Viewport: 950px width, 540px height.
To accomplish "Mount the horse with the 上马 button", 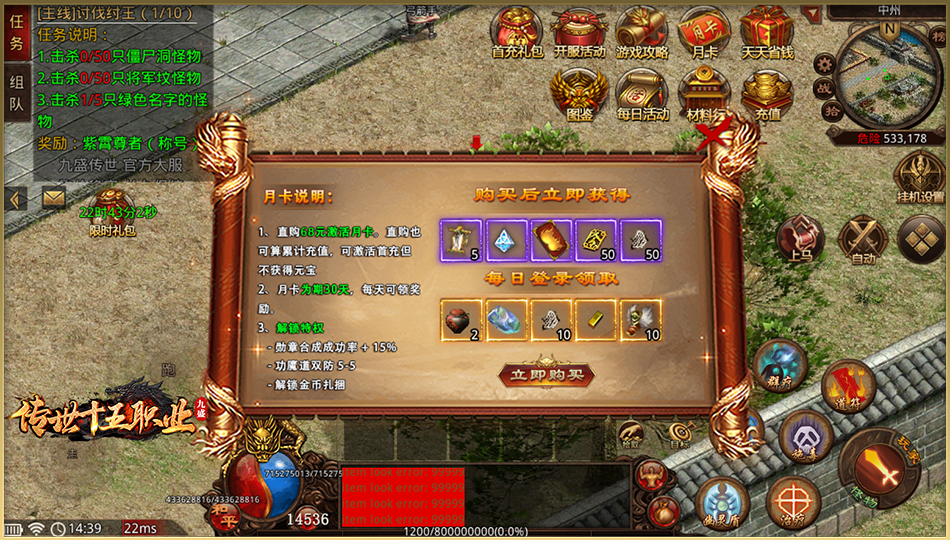I will 800,238.
